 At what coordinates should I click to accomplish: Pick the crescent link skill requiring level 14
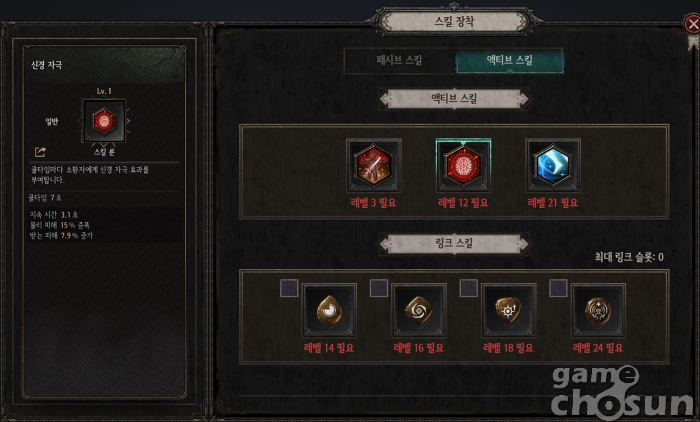pyautogui.click(x=329, y=311)
